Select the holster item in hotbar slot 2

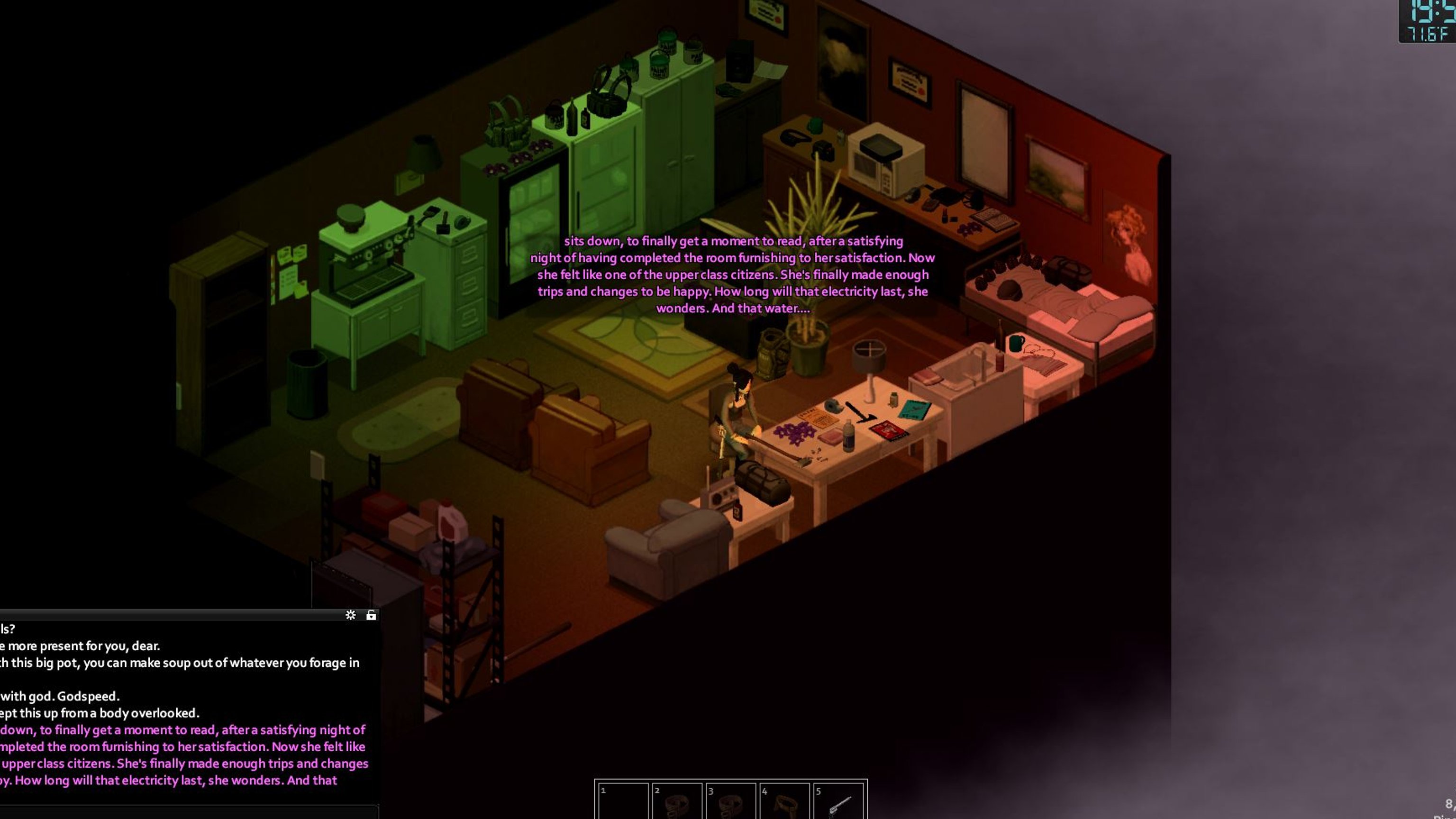pyautogui.click(x=676, y=801)
